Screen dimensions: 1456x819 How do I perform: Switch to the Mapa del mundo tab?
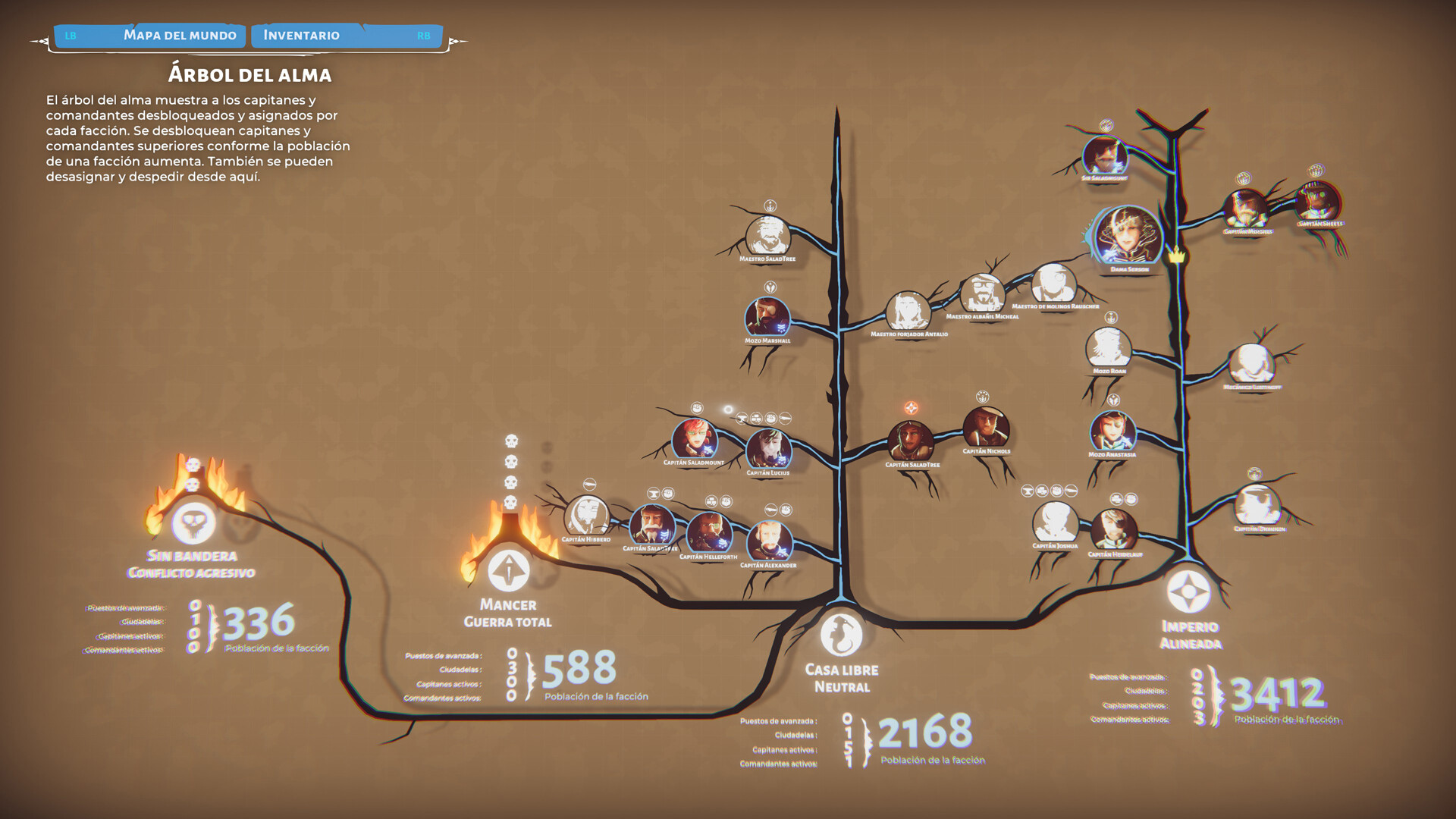tap(180, 35)
